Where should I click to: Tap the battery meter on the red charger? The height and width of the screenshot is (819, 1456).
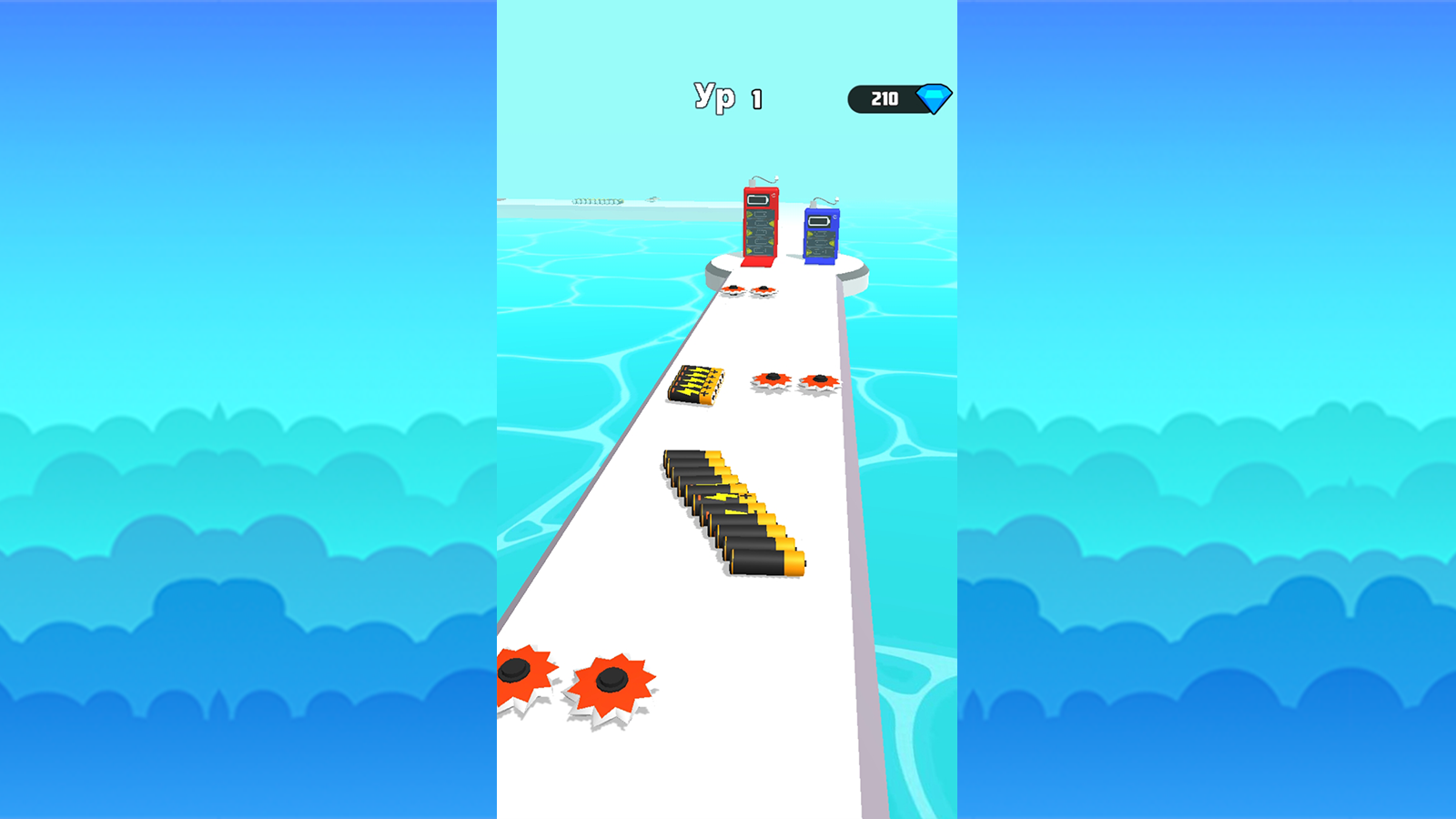coord(757,199)
